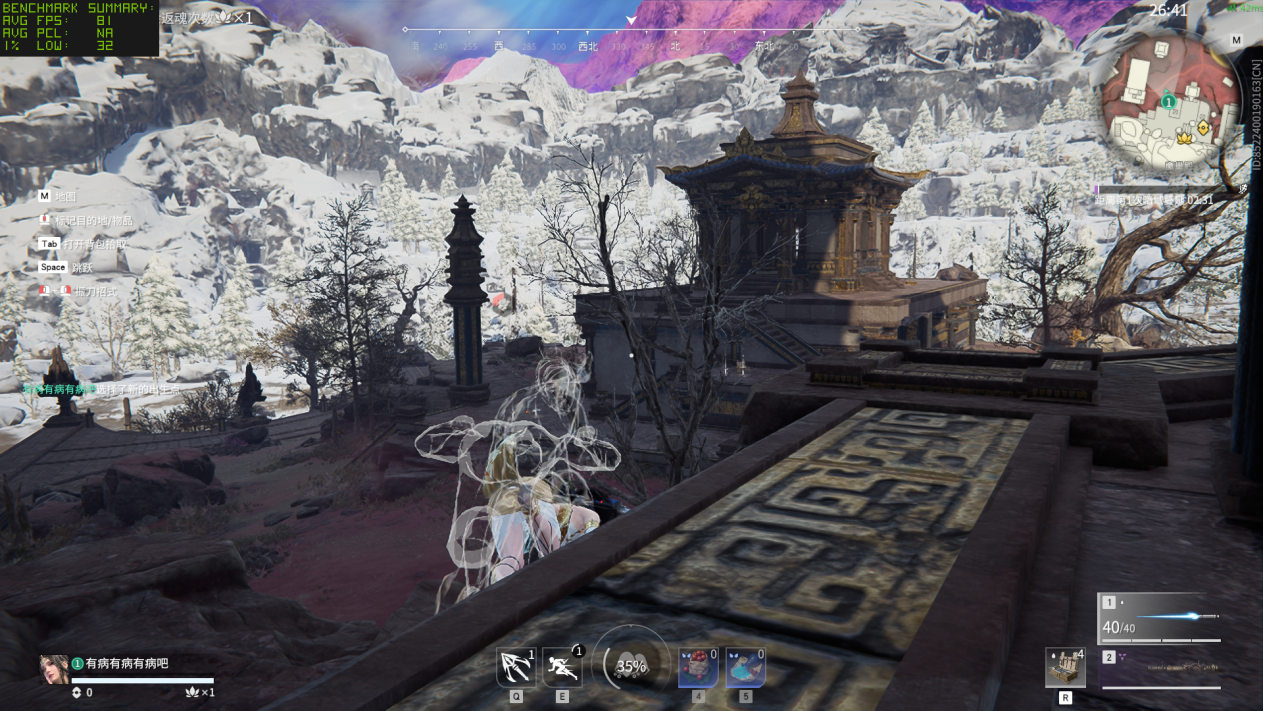Click the central 35% rage gauge
The height and width of the screenshot is (711, 1263).
tap(631, 666)
